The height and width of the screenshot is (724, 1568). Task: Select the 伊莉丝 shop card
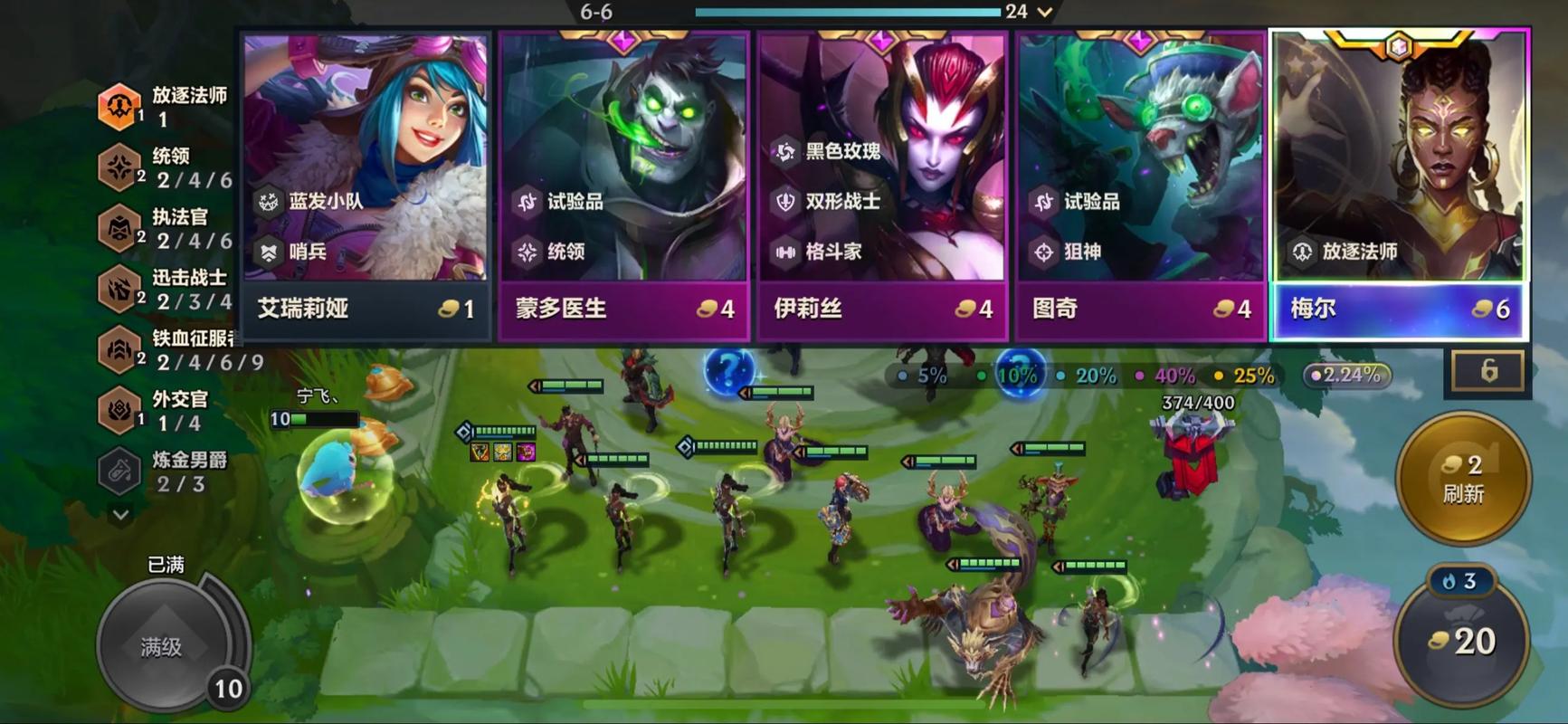[882, 186]
